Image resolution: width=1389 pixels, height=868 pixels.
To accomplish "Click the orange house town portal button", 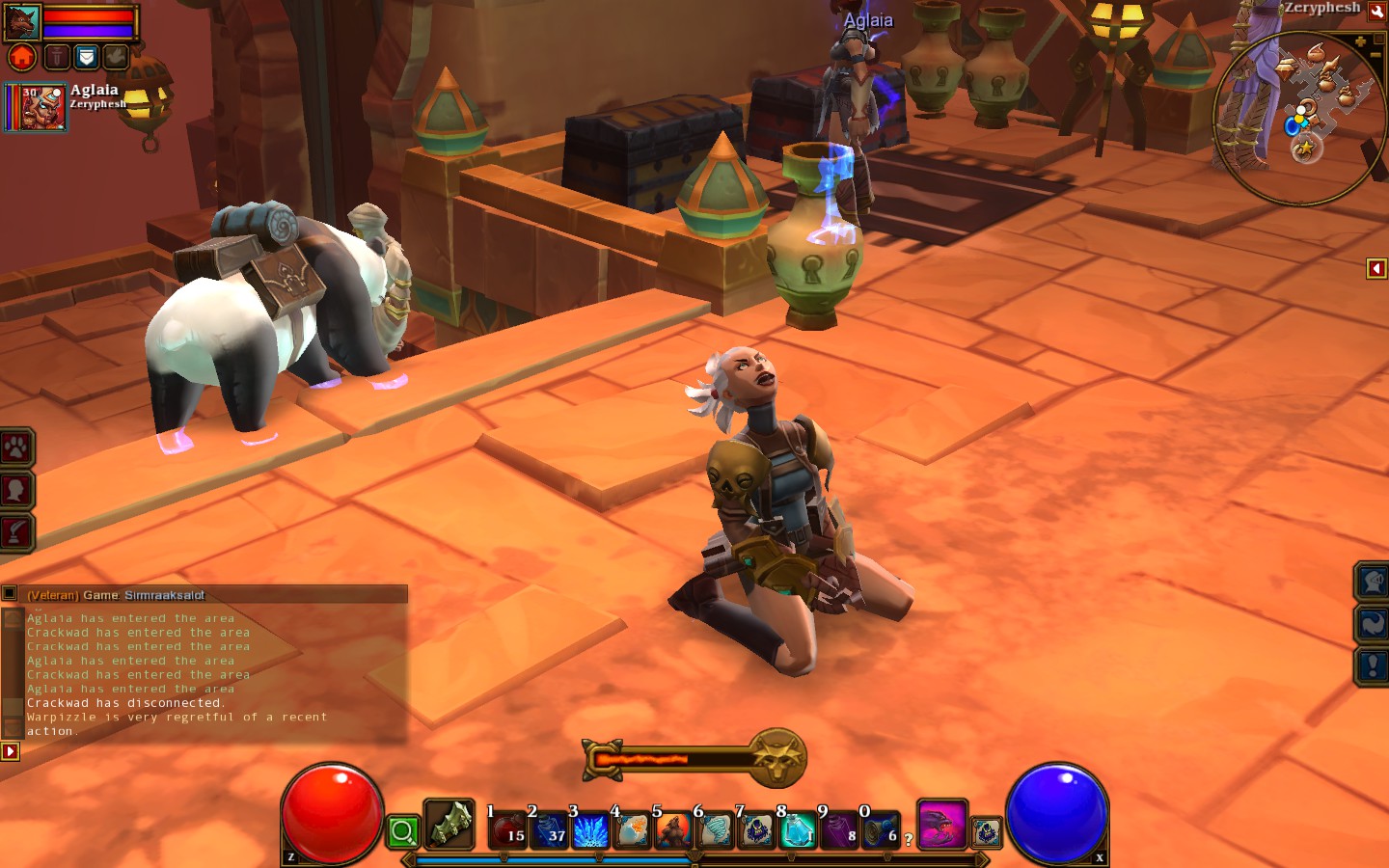I will (22, 58).
